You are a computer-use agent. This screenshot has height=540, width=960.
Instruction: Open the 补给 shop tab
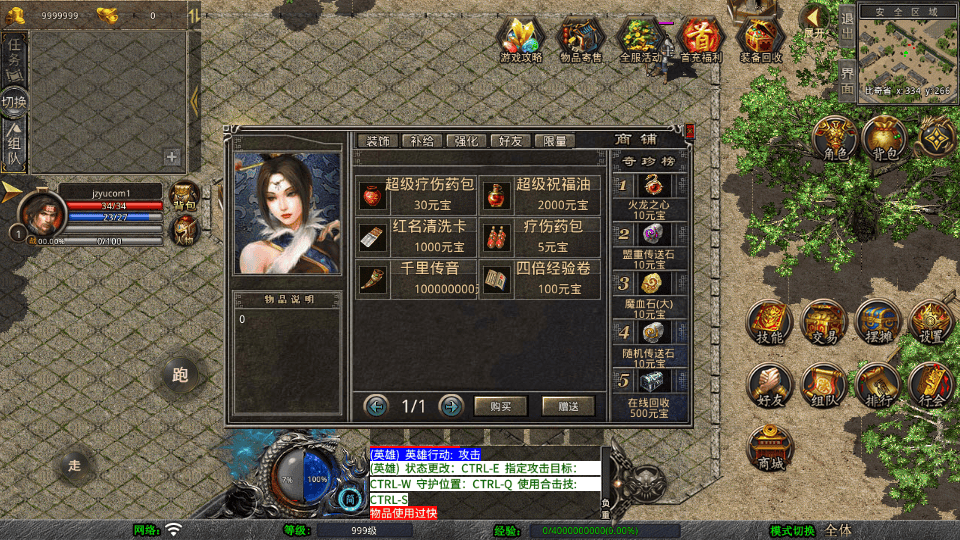421,141
